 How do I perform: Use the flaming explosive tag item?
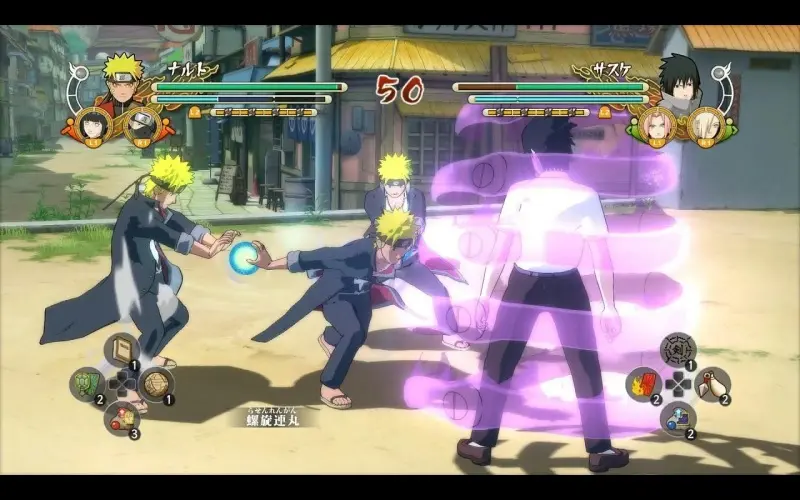pyautogui.click(x=642, y=384)
